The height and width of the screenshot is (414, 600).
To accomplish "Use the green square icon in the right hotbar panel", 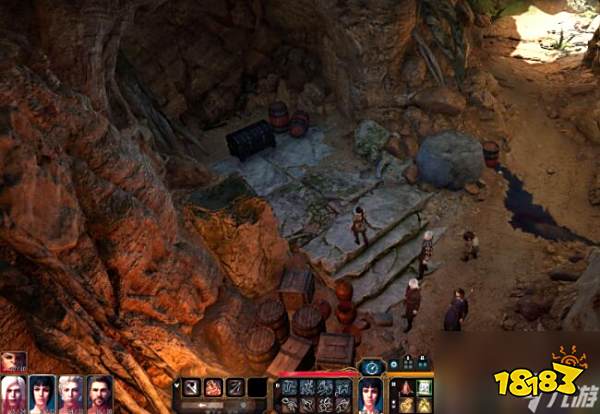I will pyautogui.click(x=424, y=387).
